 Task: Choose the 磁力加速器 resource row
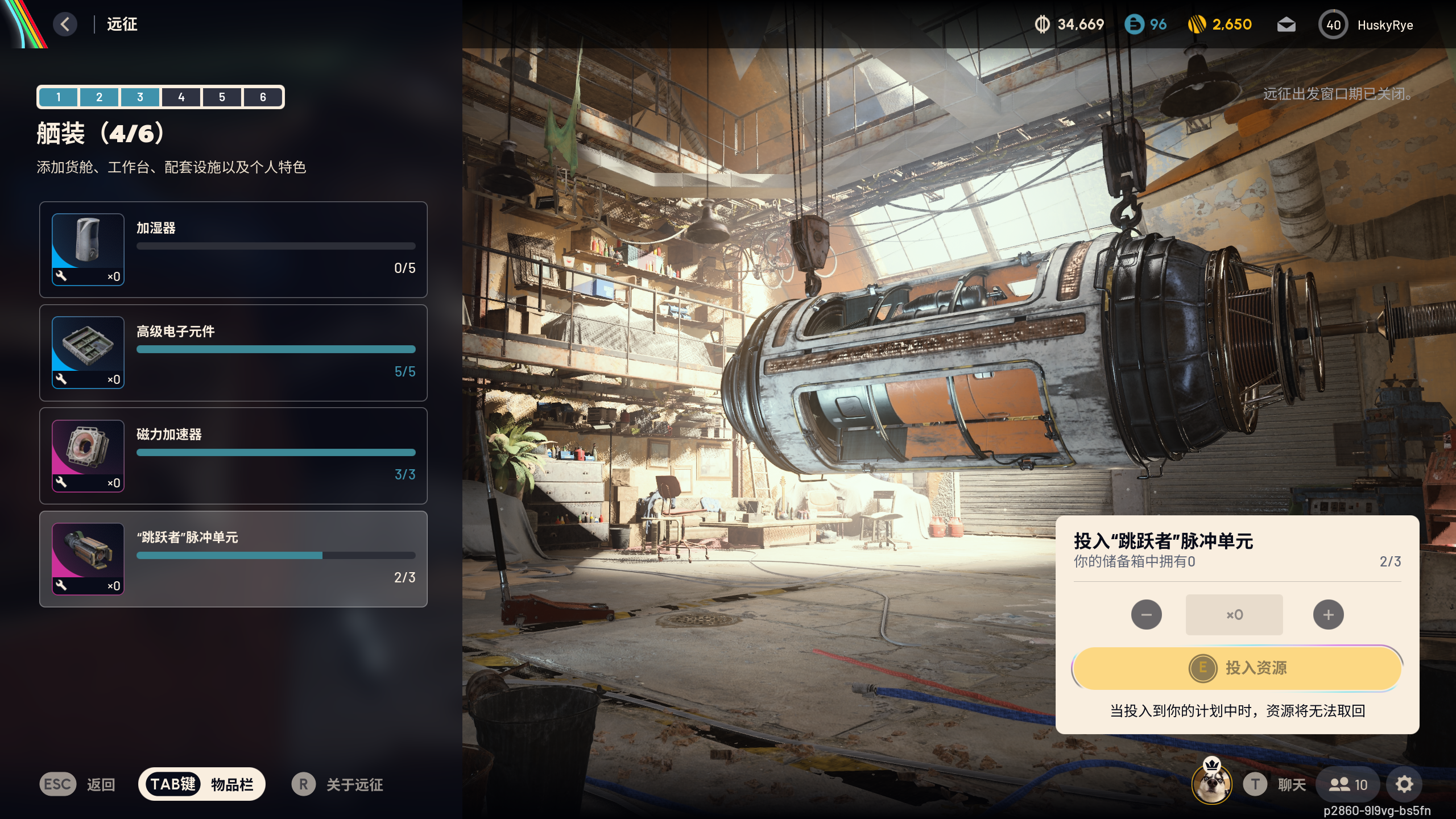(233, 456)
